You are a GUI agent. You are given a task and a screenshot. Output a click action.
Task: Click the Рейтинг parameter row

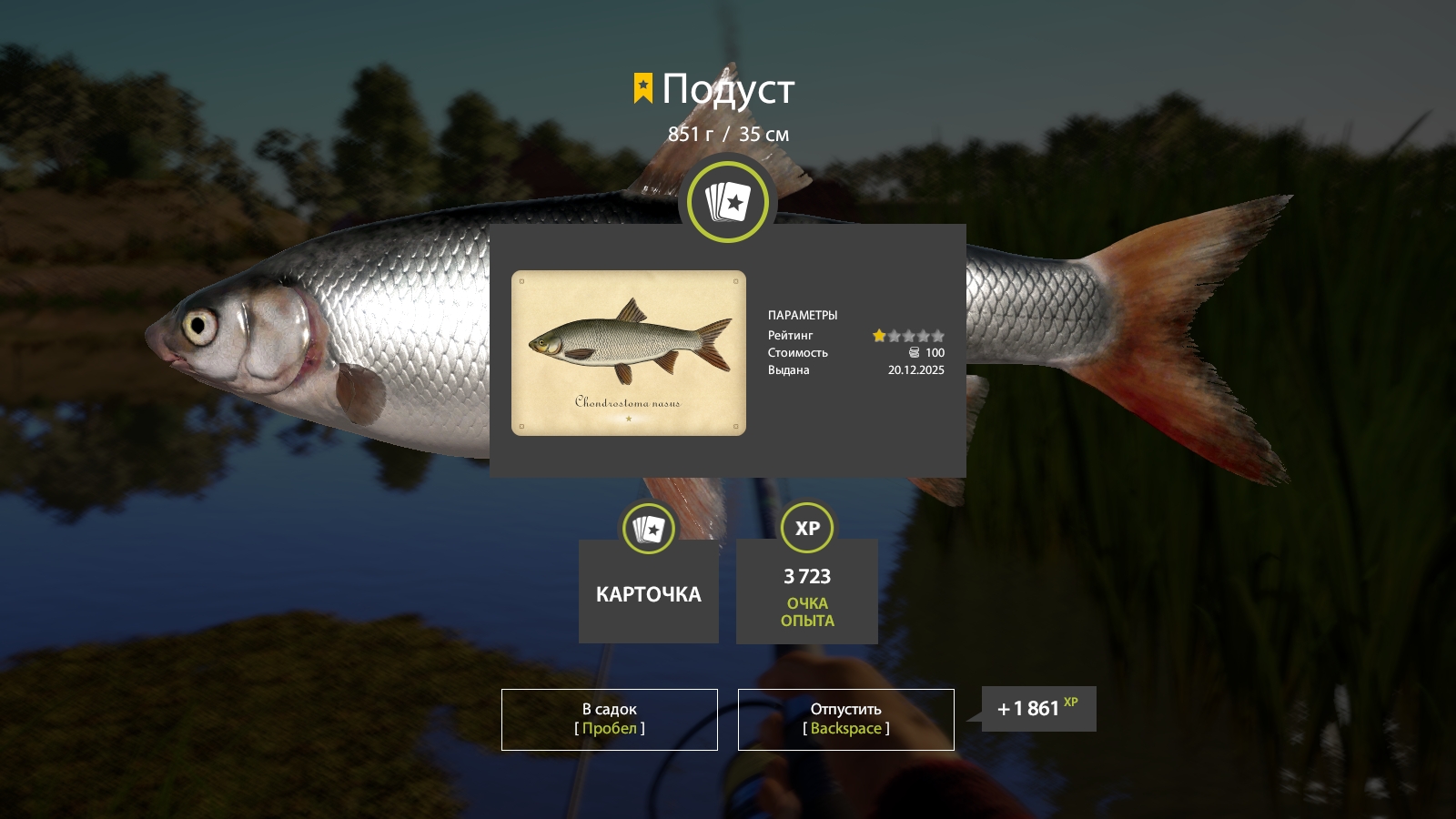tap(790, 335)
